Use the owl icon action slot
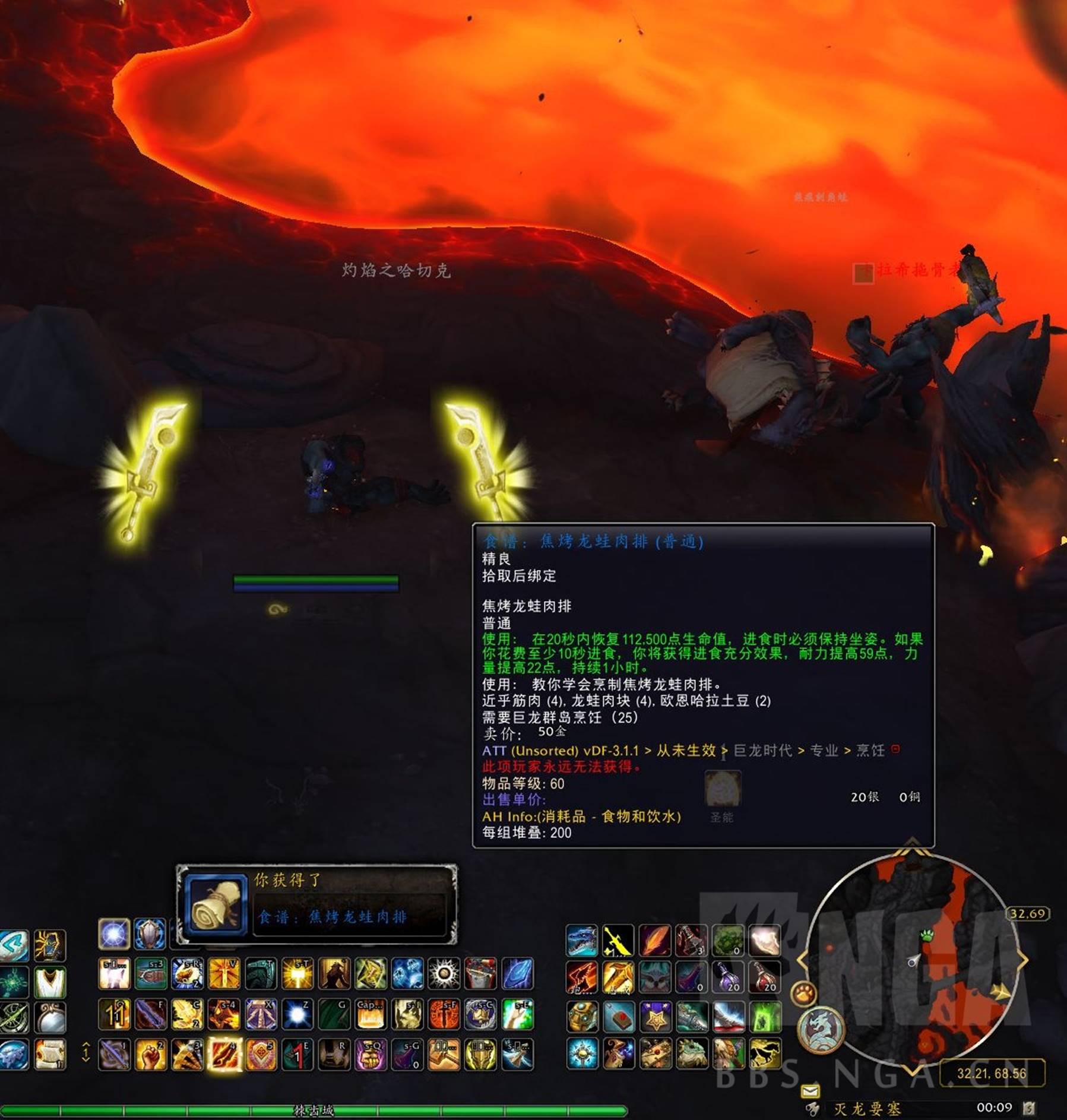This screenshot has width=1067, height=1120. click(655, 978)
